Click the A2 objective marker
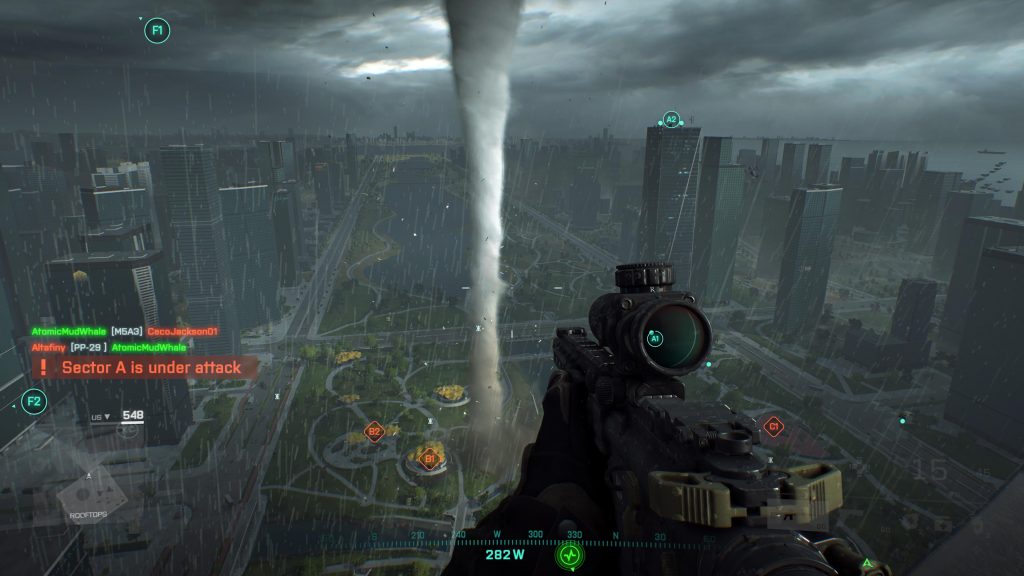1024x576 pixels. 671,119
